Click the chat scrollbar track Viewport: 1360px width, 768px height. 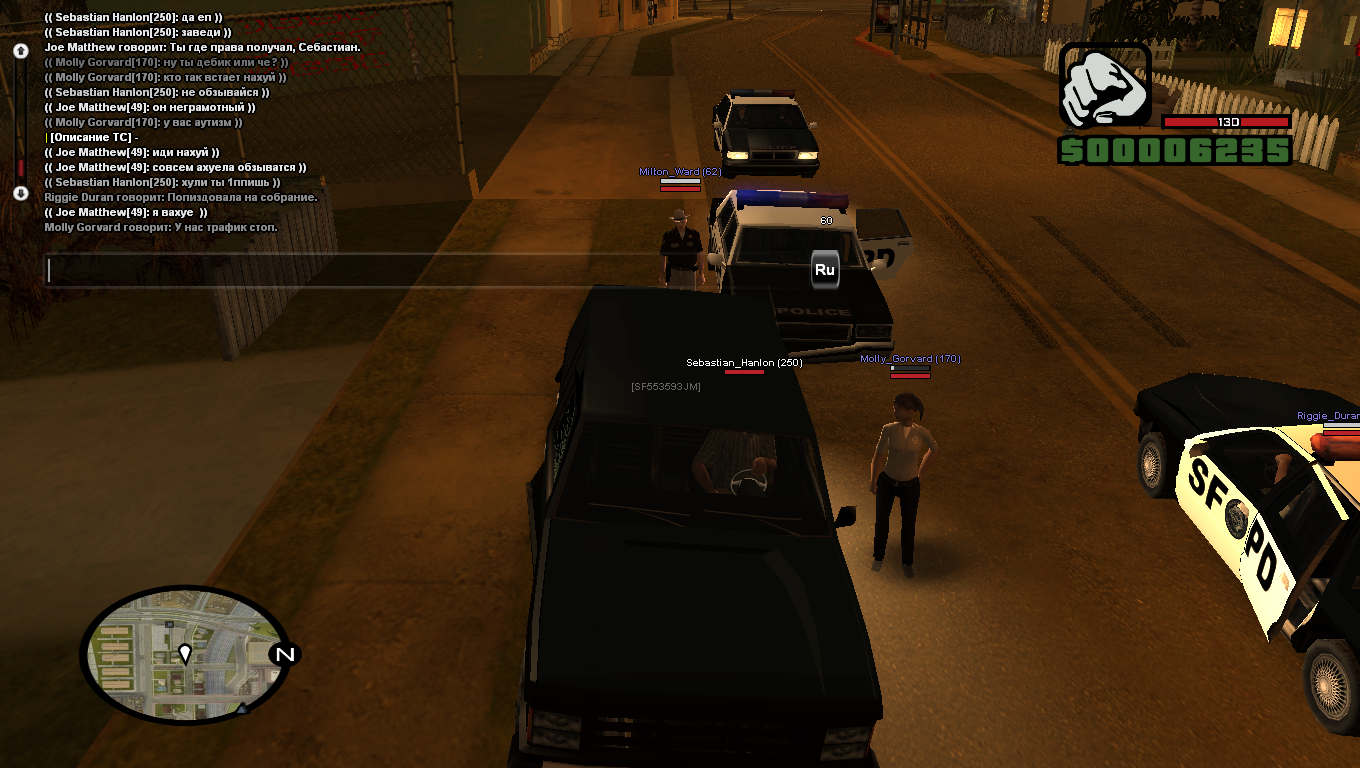click(20, 120)
